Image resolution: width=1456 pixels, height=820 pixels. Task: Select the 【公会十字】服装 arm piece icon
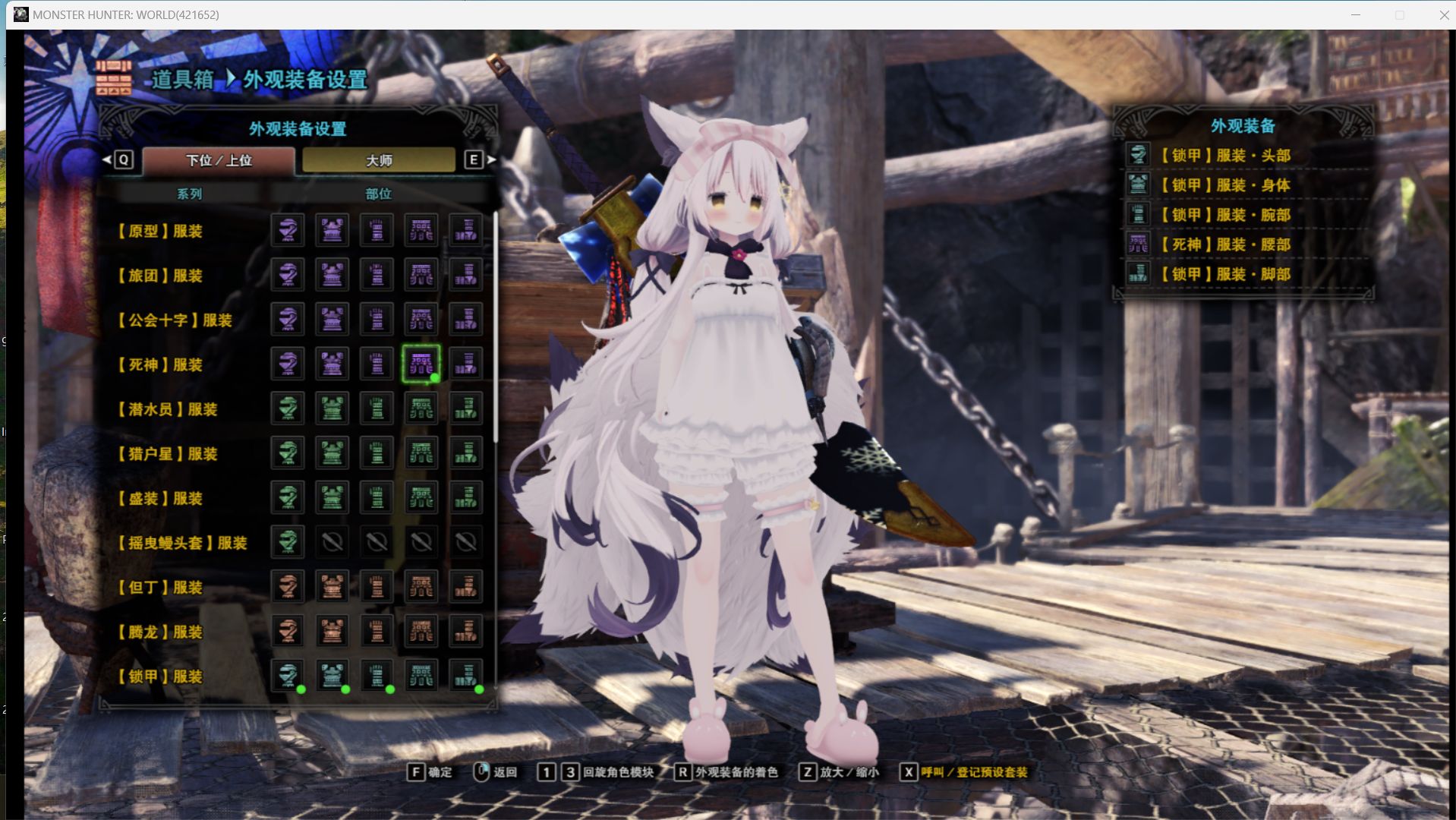pos(377,319)
